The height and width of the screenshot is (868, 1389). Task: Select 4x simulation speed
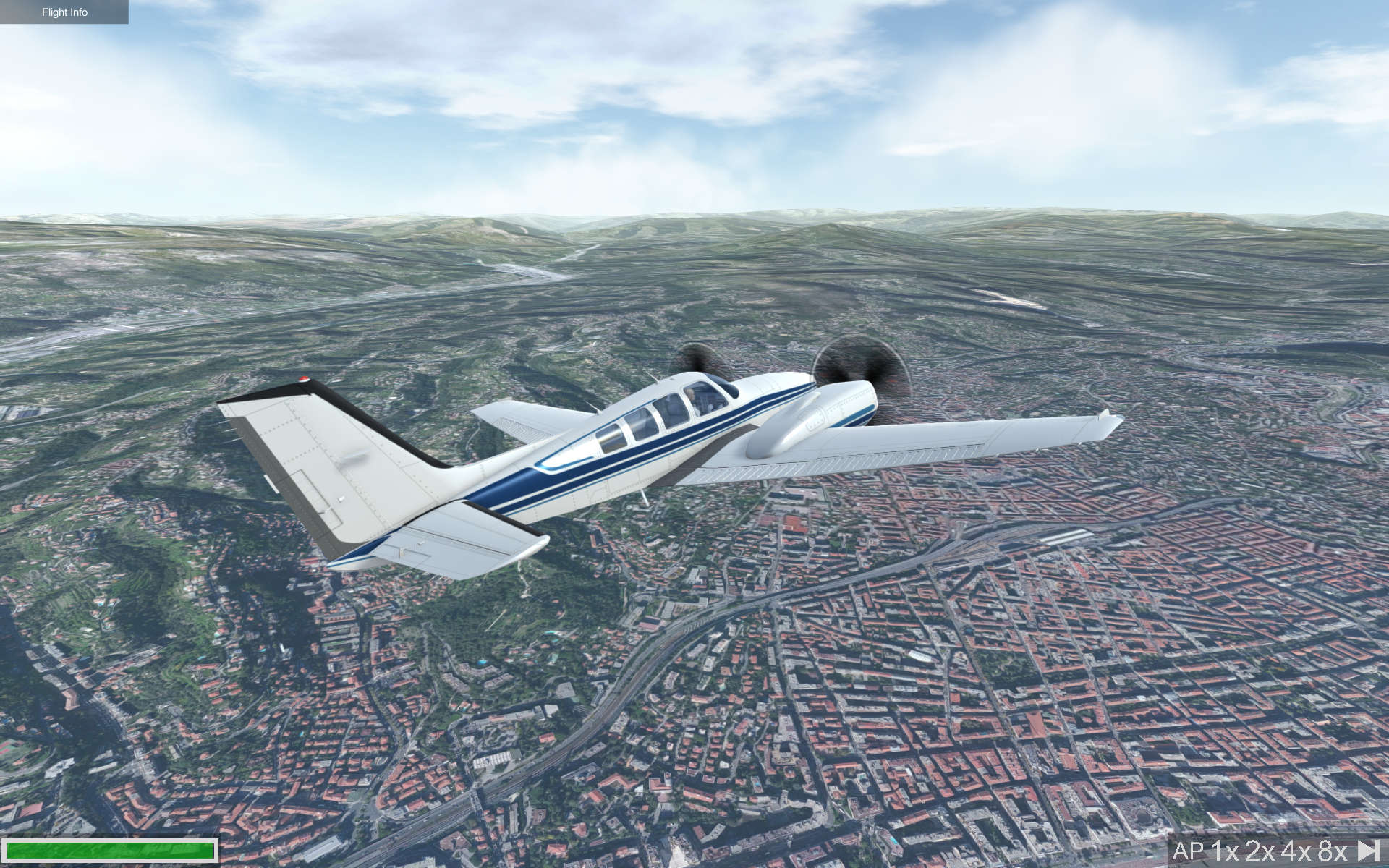[x=1292, y=850]
